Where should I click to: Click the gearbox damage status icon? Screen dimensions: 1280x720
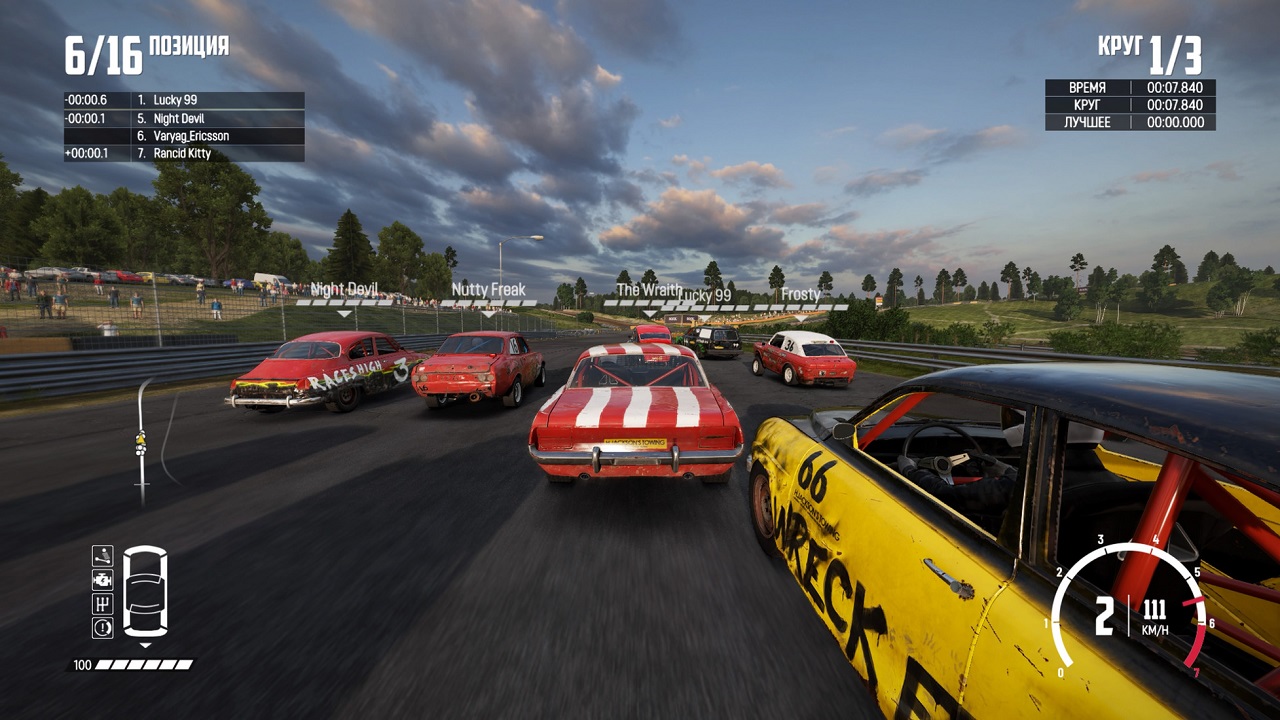[x=102, y=604]
